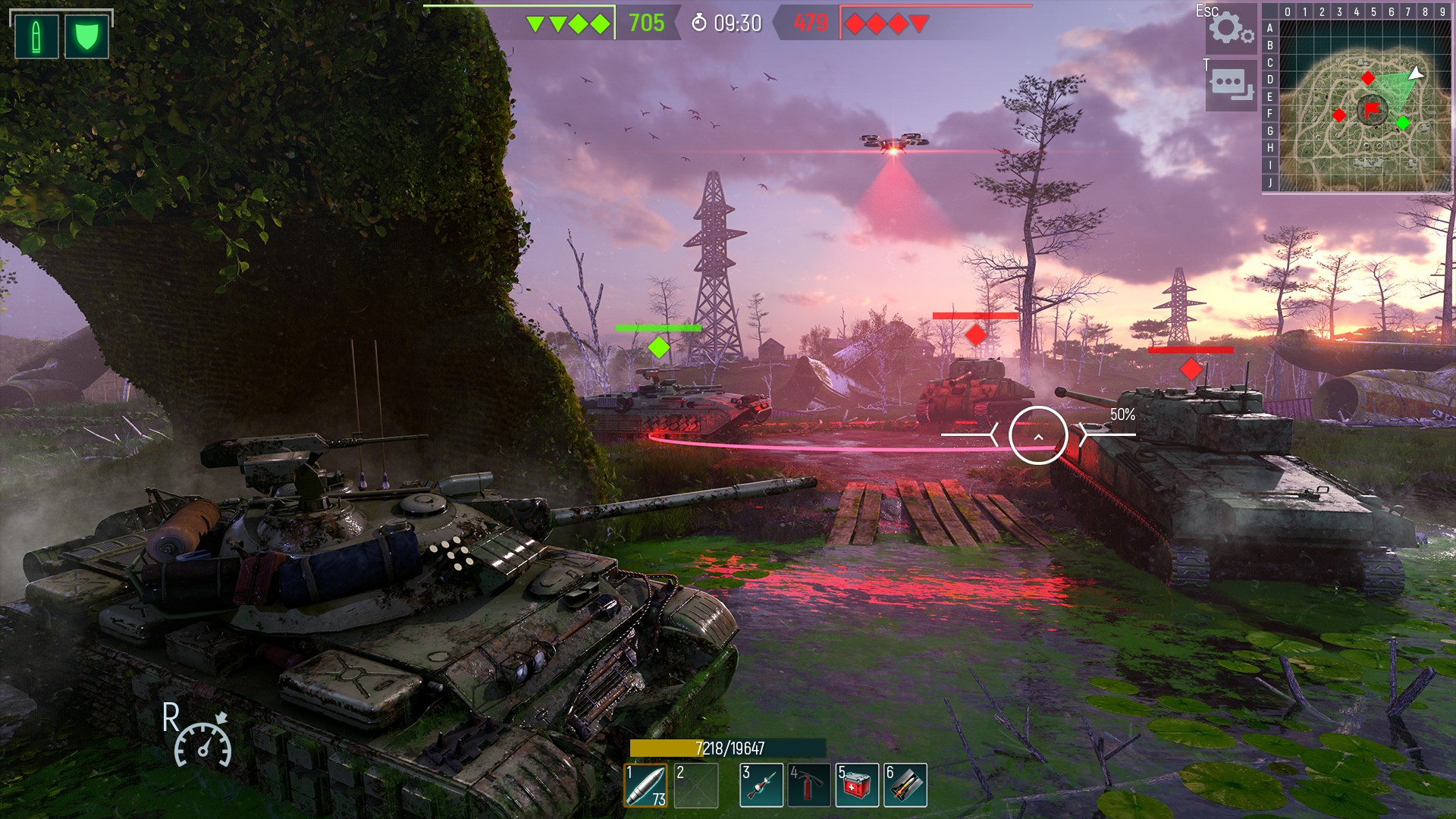Click the red flag capture point on the minimap
This screenshot has width=1456, height=819.
(x=1371, y=108)
